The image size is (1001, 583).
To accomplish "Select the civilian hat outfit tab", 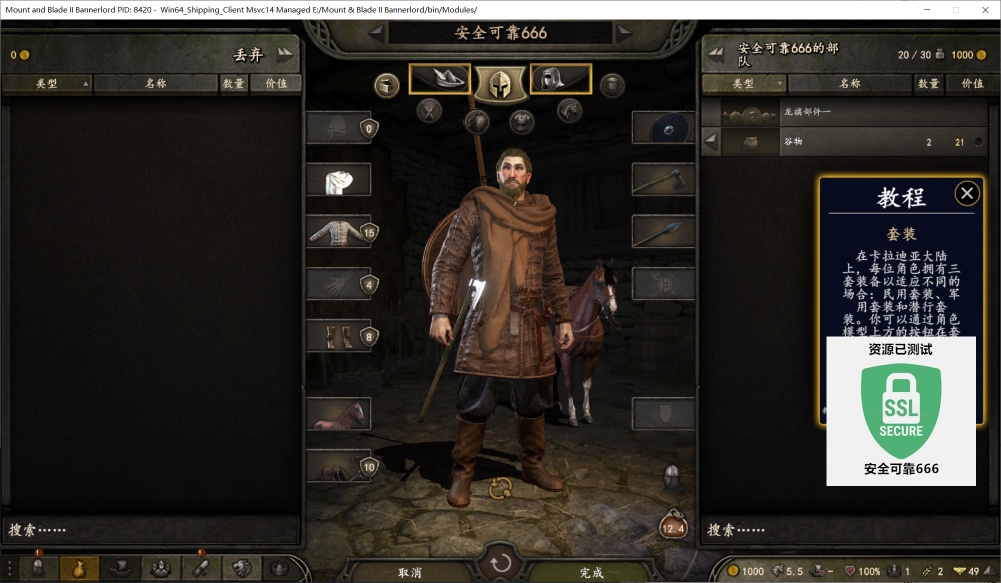I will [x=440, y=79].
